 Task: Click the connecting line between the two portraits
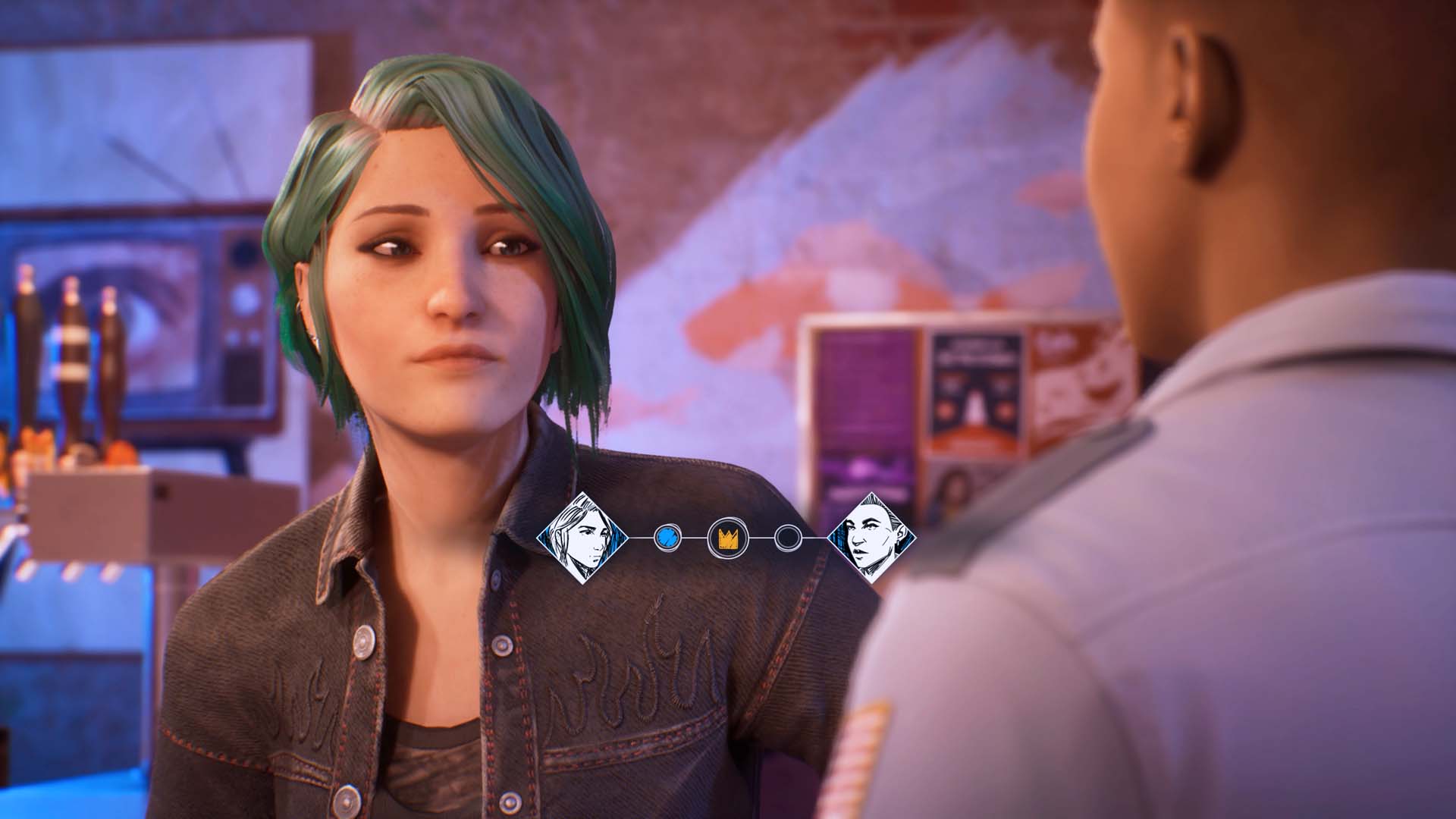tap(758, 538)
